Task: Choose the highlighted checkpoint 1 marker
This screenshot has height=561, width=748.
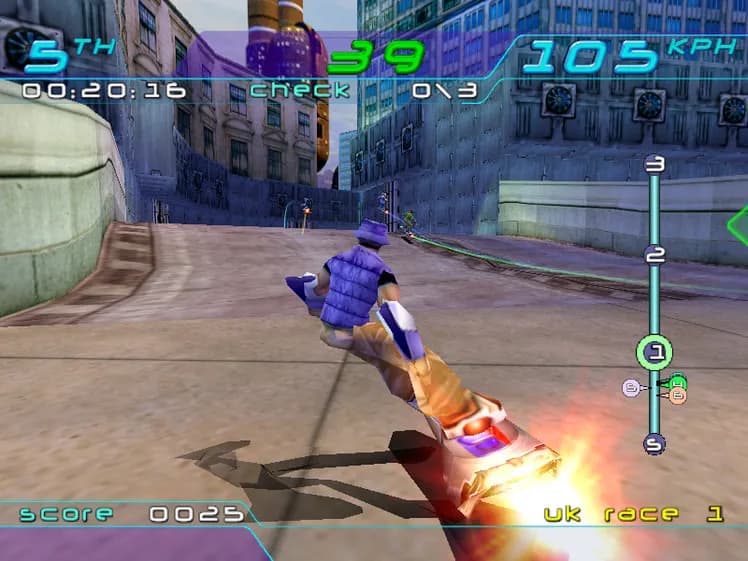Action: [655, 351]
